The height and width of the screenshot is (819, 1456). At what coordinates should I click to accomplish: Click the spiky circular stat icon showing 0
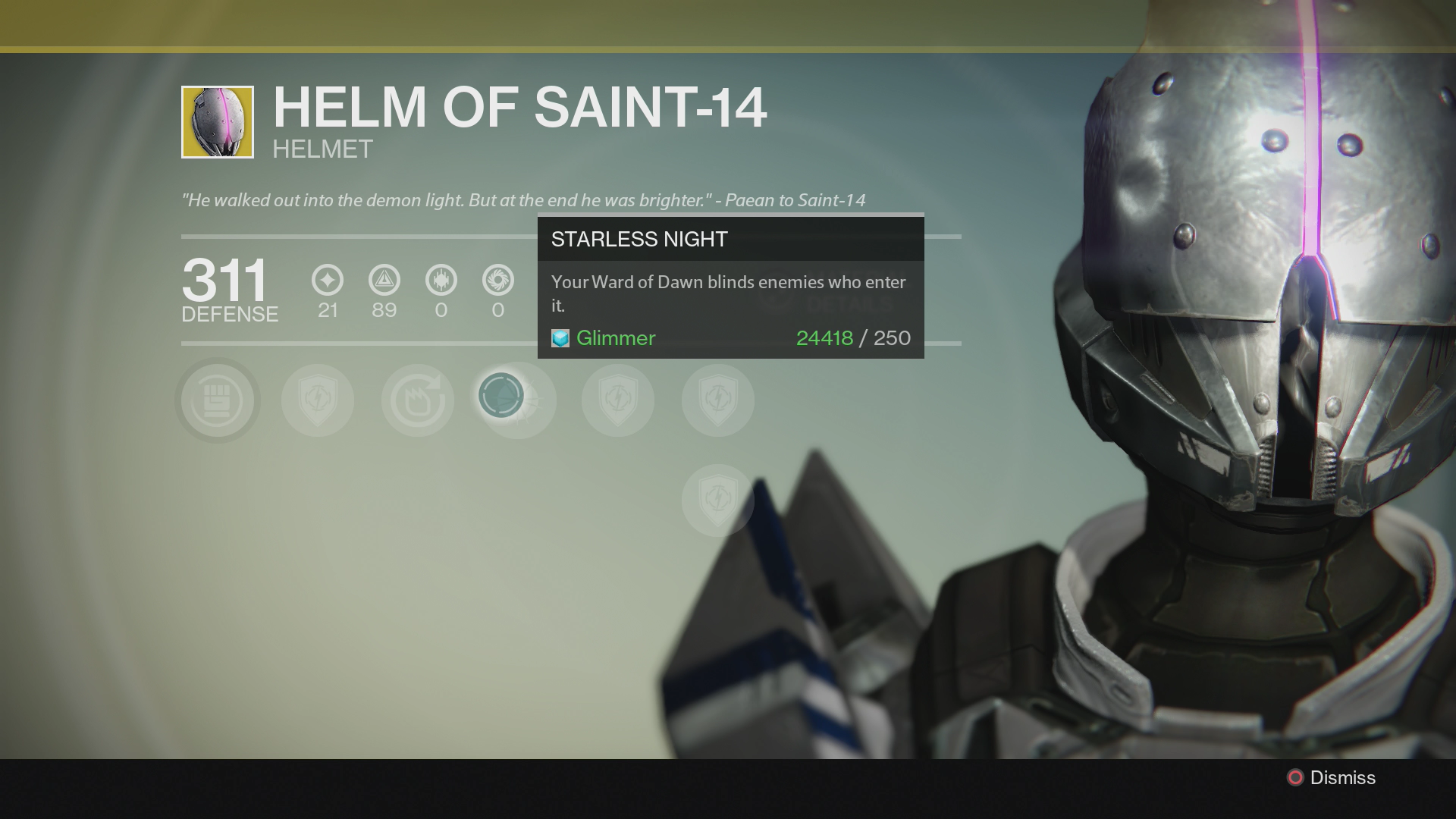pos(441,281)
